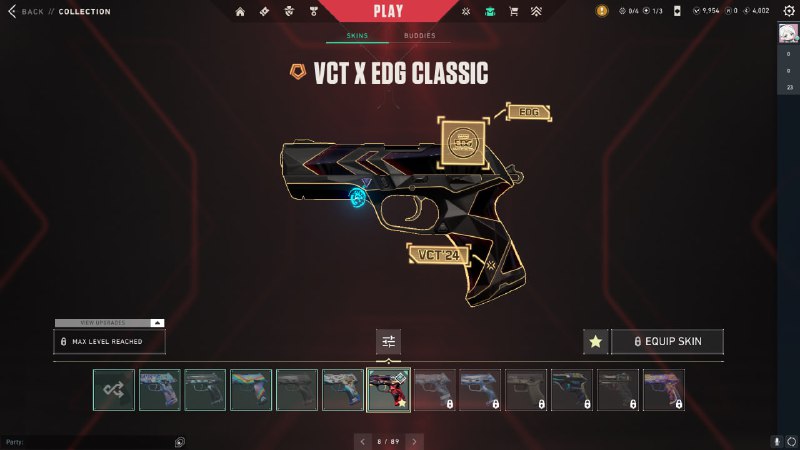Choose the random shuffle skin tile
The width and height of the screenshot is (800, 450).
pos(114,390)
